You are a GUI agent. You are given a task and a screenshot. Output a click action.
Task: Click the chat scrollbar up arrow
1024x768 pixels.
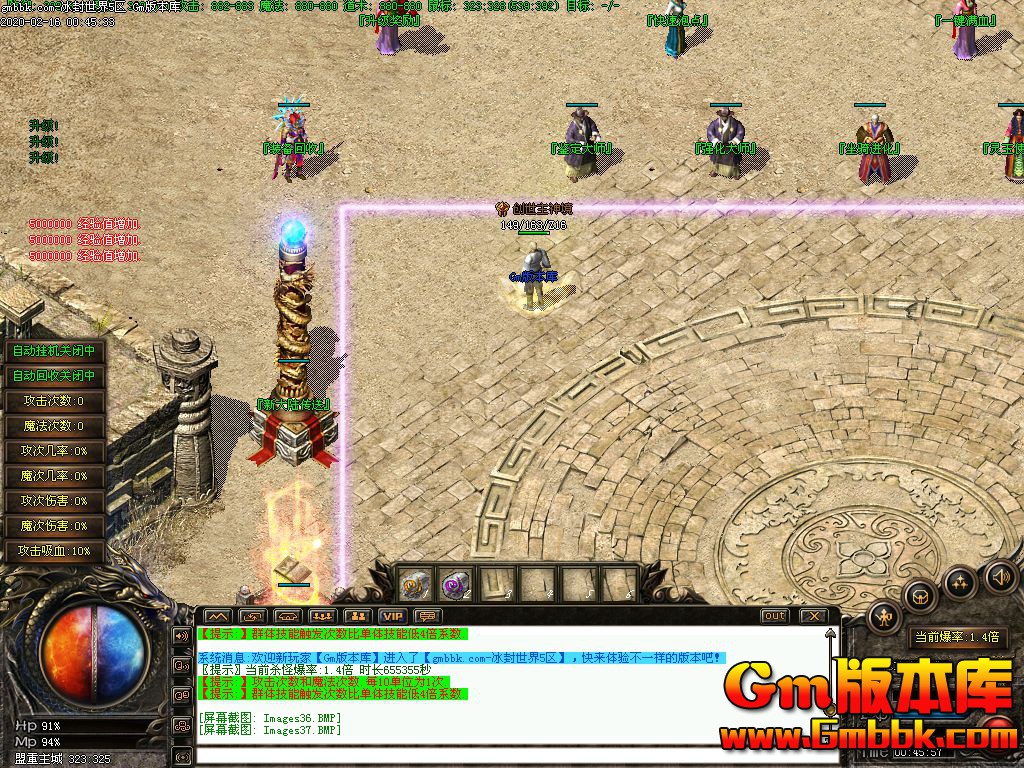point(829,634)
